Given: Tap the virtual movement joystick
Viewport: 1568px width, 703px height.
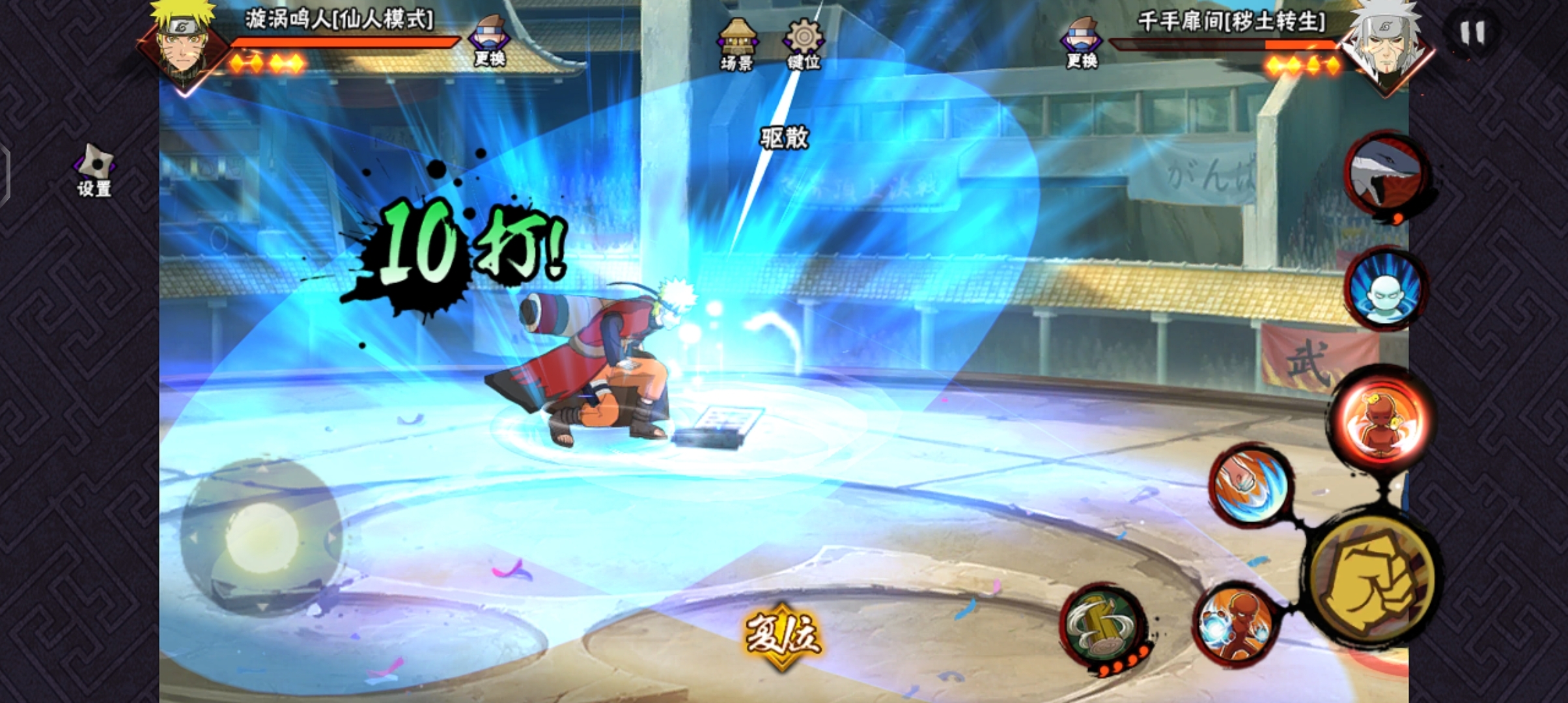Looking at the screenshot, I should pyautogui.click(x=262, y=538).
